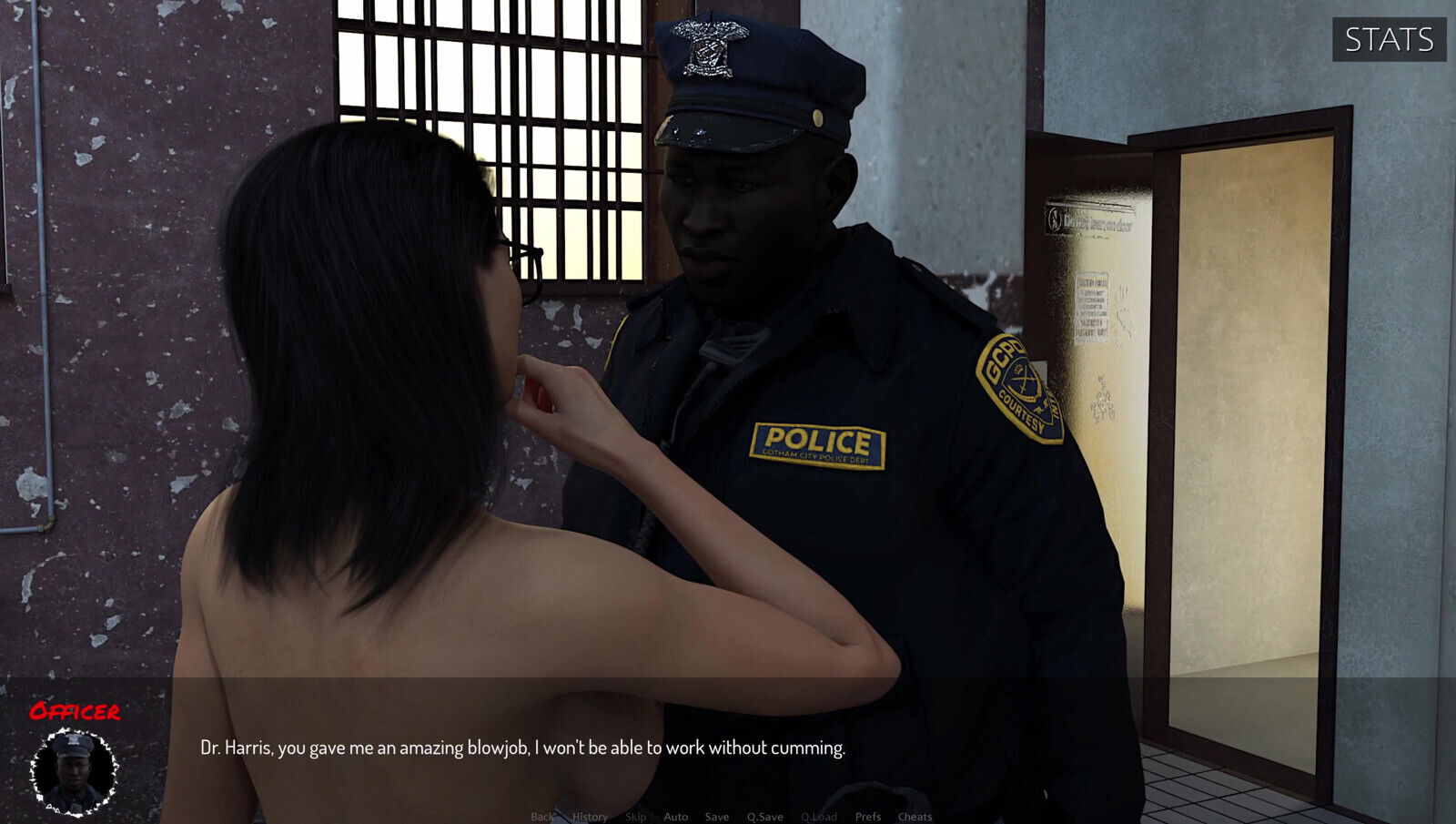The image size is (1456, 824).
Task: Go Back one dialogue line
Action: 541,817
